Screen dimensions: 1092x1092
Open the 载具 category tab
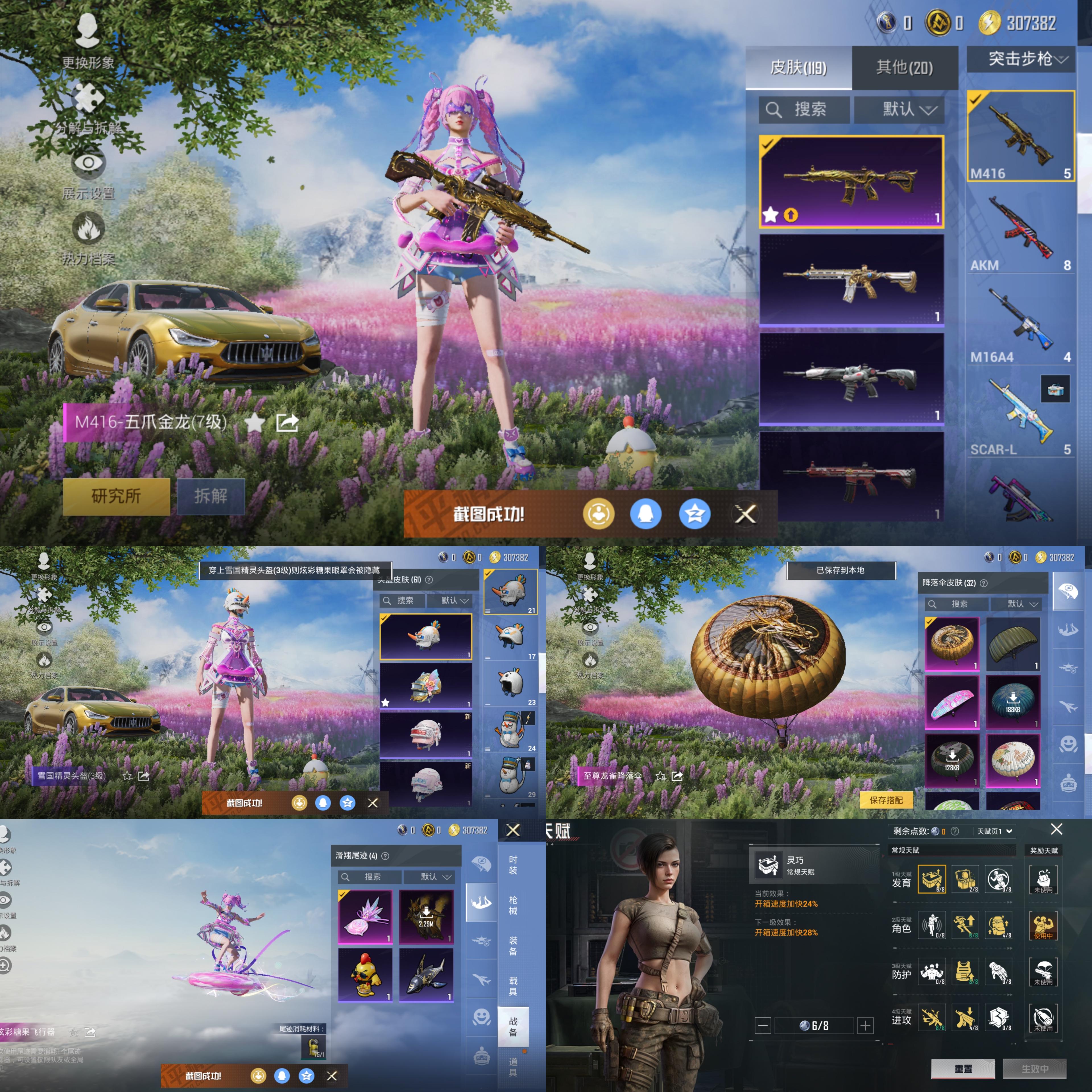513,986
